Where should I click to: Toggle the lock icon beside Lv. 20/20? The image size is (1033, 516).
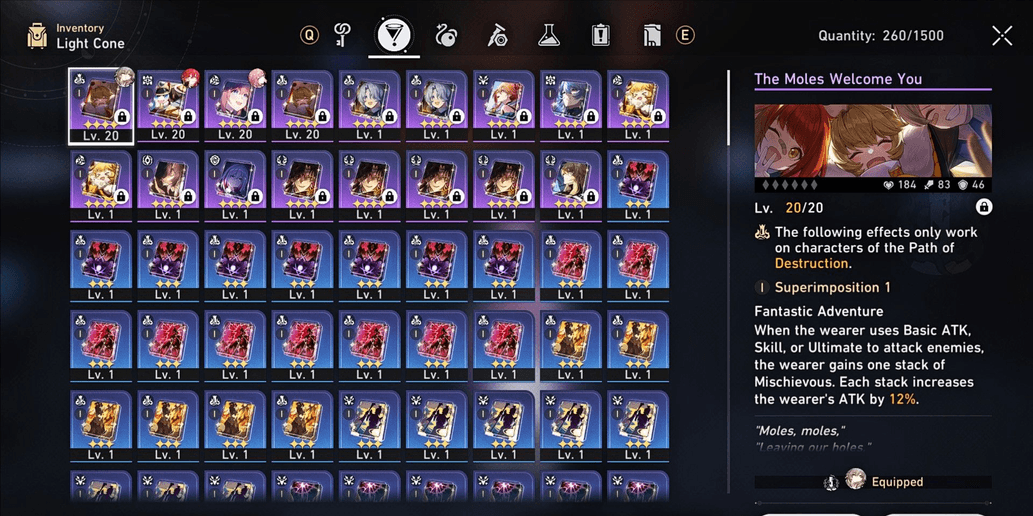(984, 207)
